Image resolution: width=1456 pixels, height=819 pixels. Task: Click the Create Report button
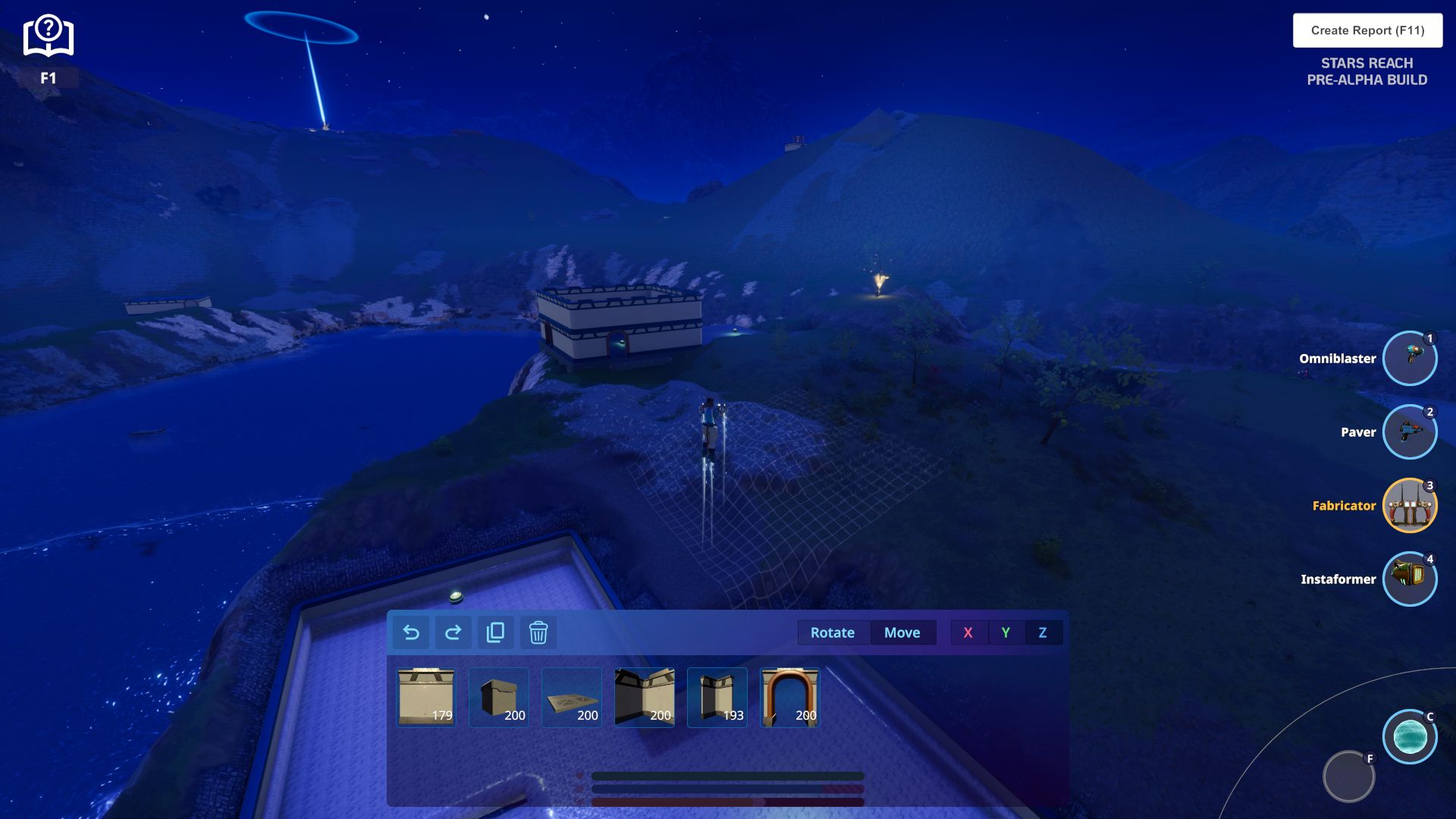point(1367,30)
